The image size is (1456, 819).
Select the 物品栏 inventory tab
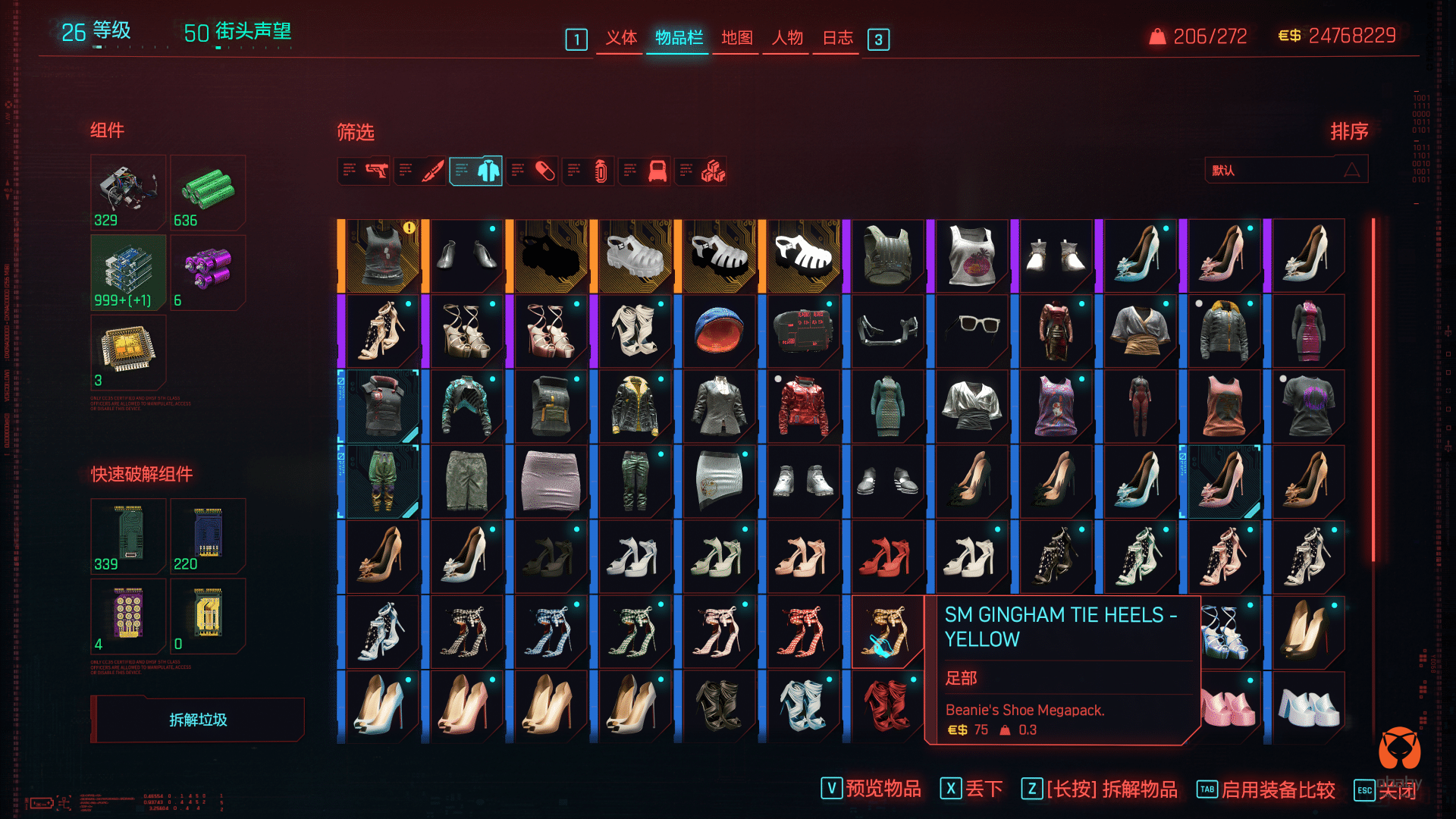(679, 38)
